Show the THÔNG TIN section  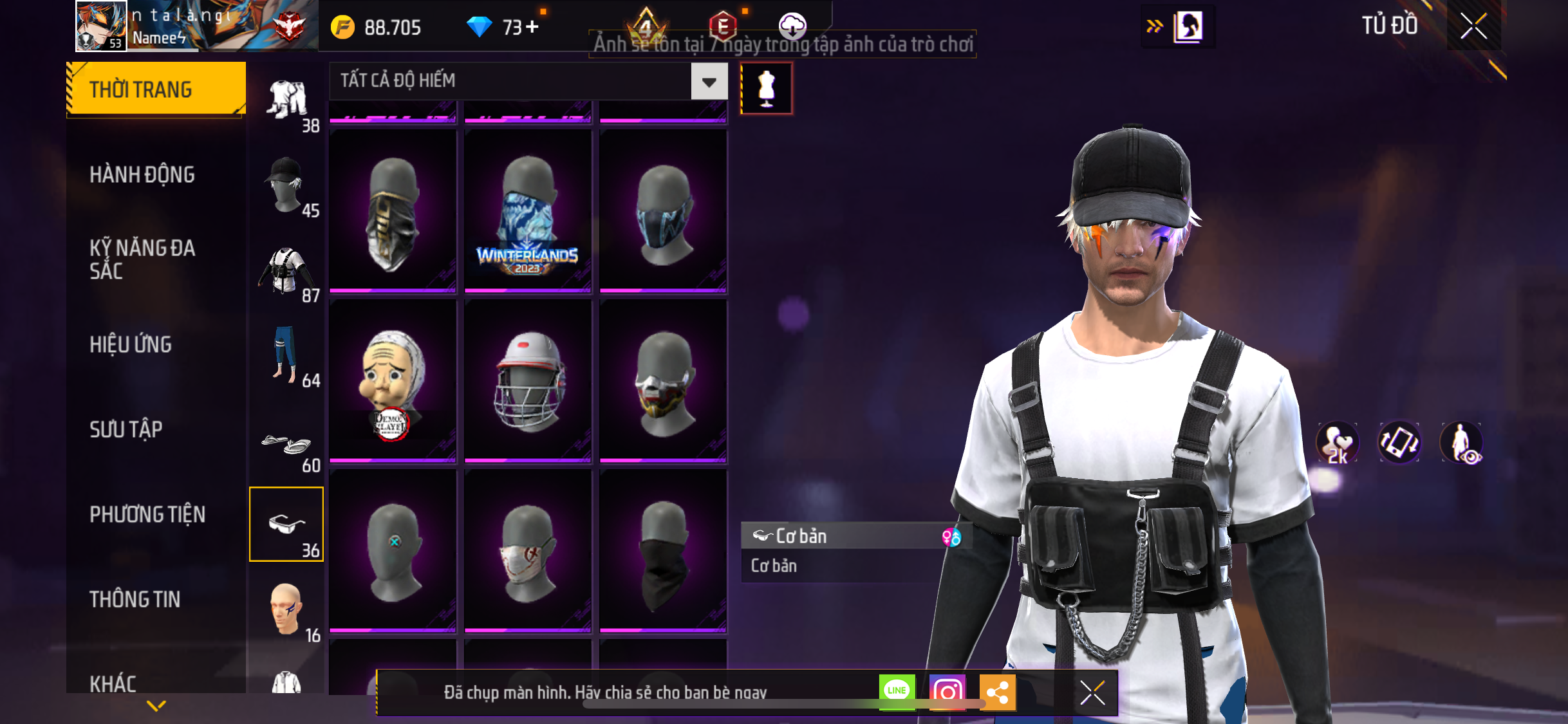(135, 599)
